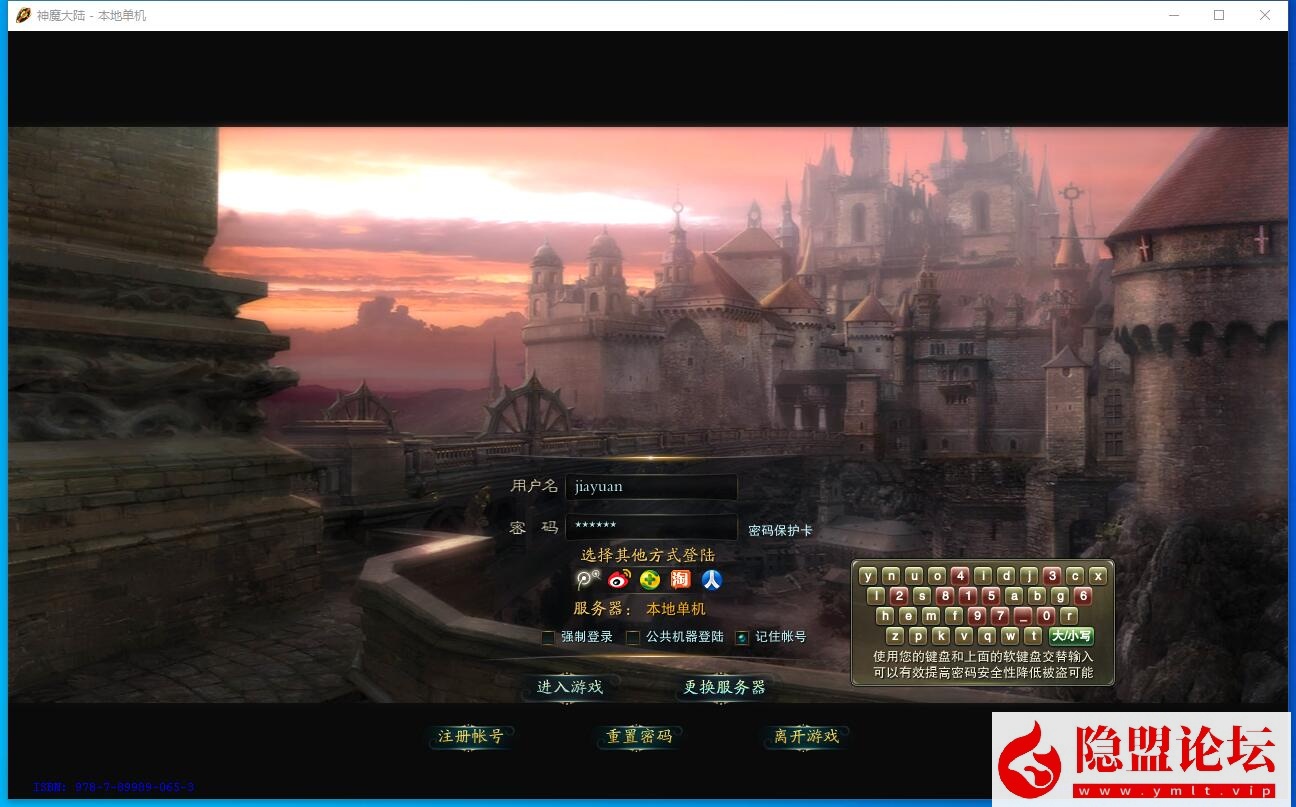Image resolution: width=1296 pixels, height=807 pixels.
Task: Select the 注册帐号 register account button
Action: point(470,737)
